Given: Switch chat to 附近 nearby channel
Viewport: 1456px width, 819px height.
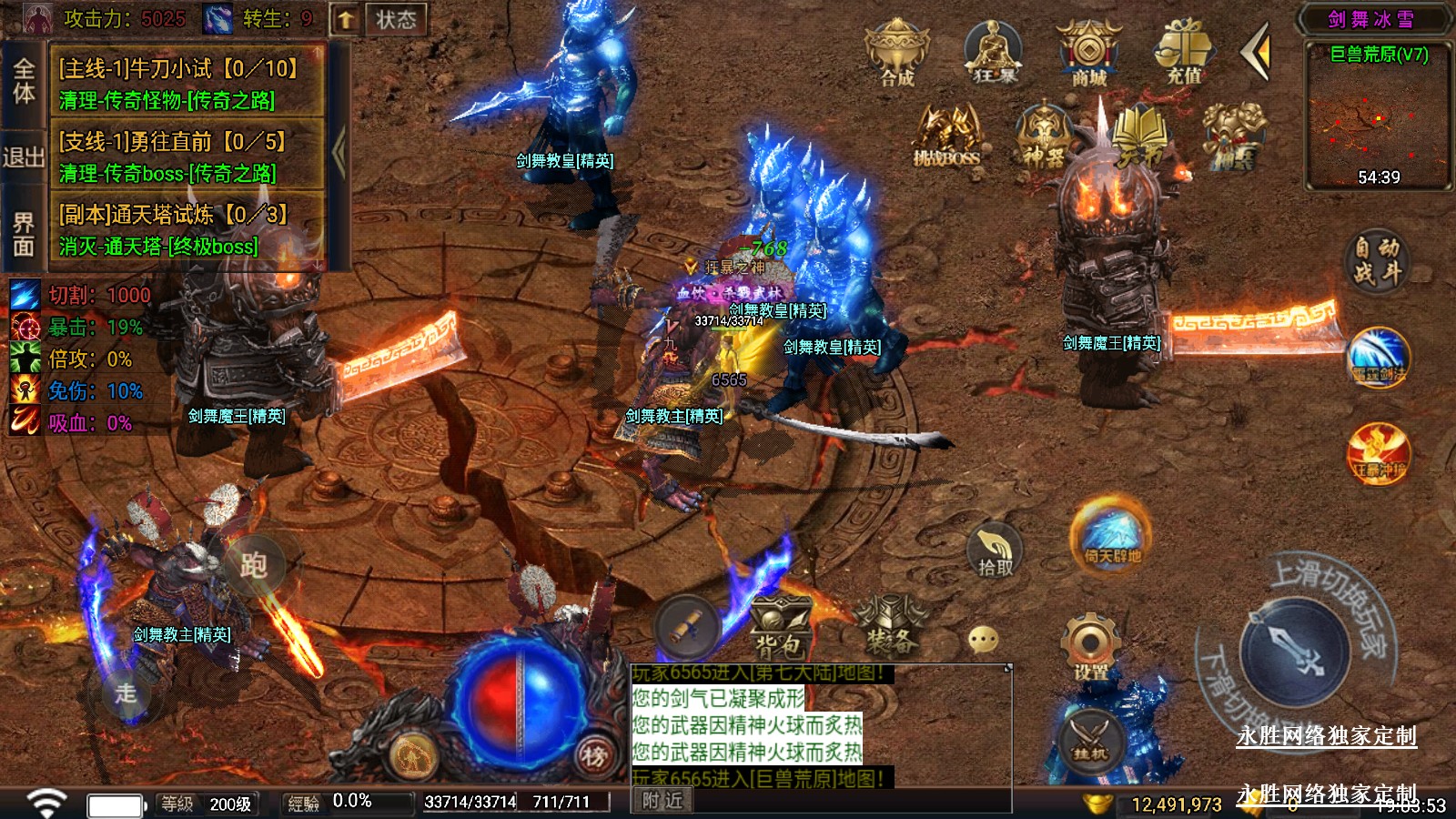Looking at the screenshot, I should click(x=662, y=800).
